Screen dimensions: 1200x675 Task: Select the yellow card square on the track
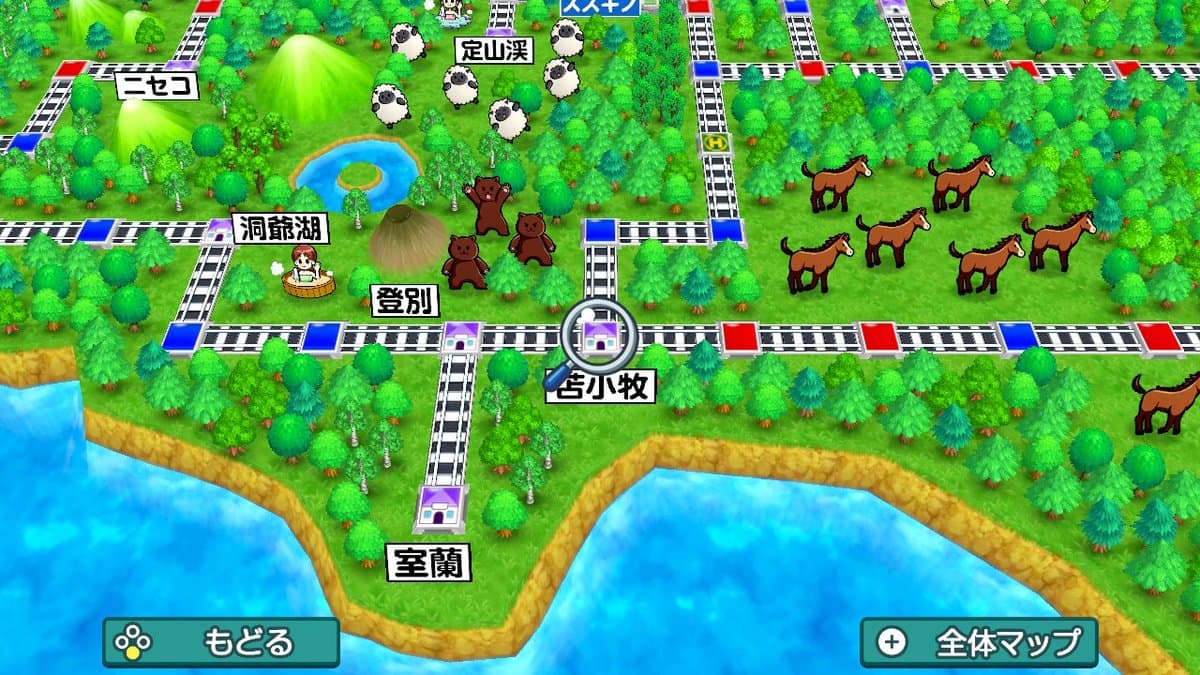pos(714,143)
